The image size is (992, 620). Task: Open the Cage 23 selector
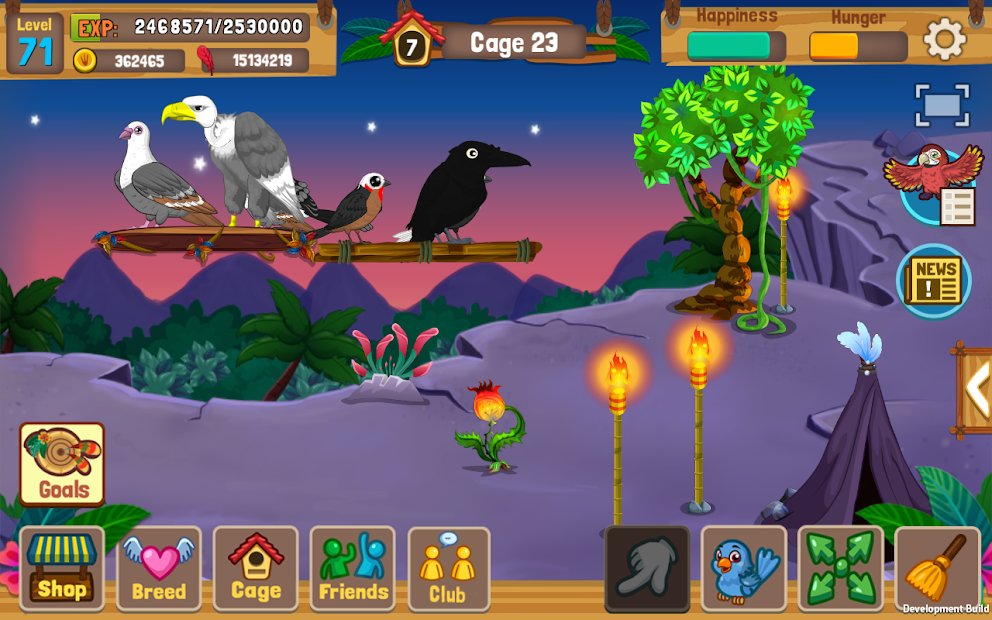point(514,43)
